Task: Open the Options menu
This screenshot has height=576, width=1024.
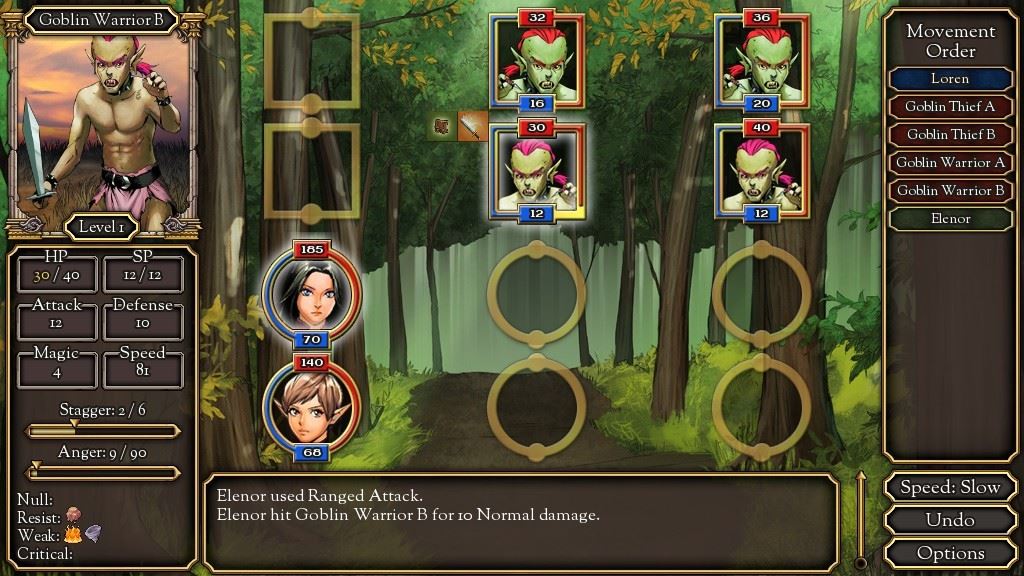Action: [x=950, y=552]
